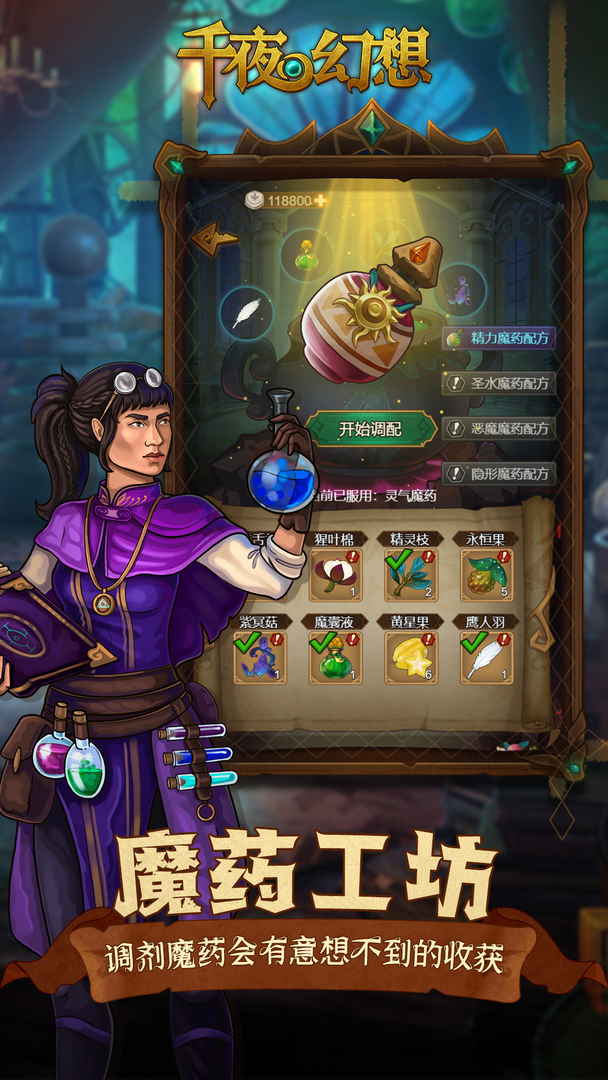Screen dimensions: 608x1080
Task: Select the 鹰人羽 feather ingredient slot
Action: (486, 657)
